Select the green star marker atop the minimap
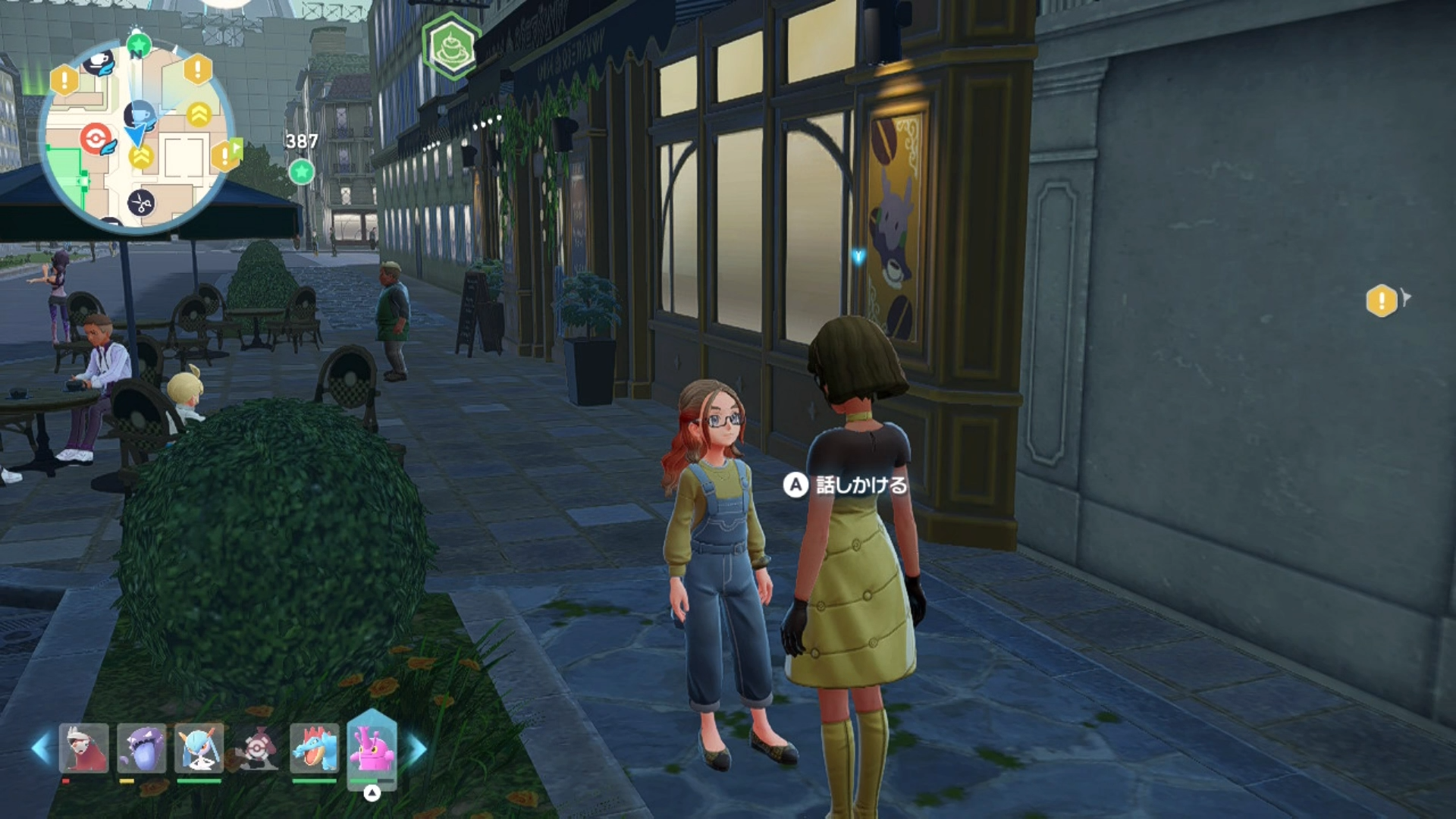This screenshot has width=1456, height=819. click(x=138, y=45)
